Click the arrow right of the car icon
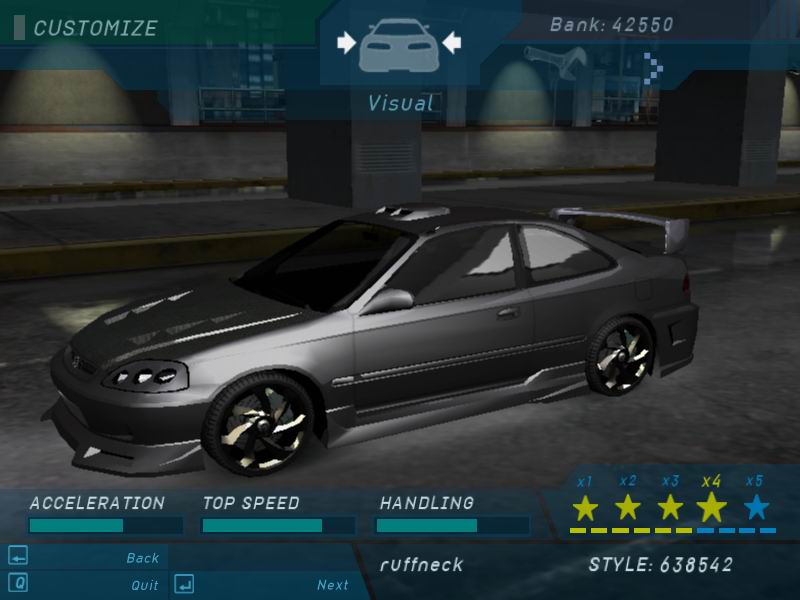Image resolution: width=800 pixels, height=600 pixels. point(451,42)
